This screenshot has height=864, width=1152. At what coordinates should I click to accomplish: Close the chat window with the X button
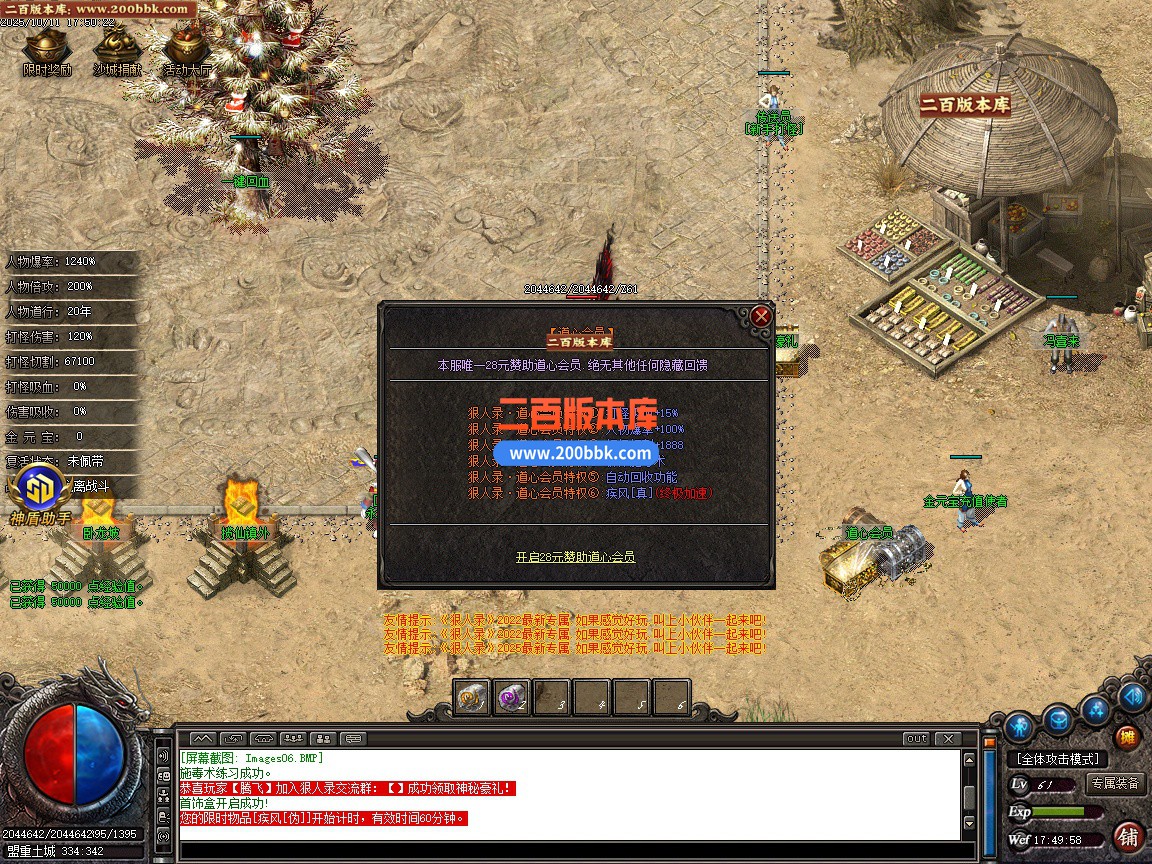pyautogui.click(x=946, y=739)
